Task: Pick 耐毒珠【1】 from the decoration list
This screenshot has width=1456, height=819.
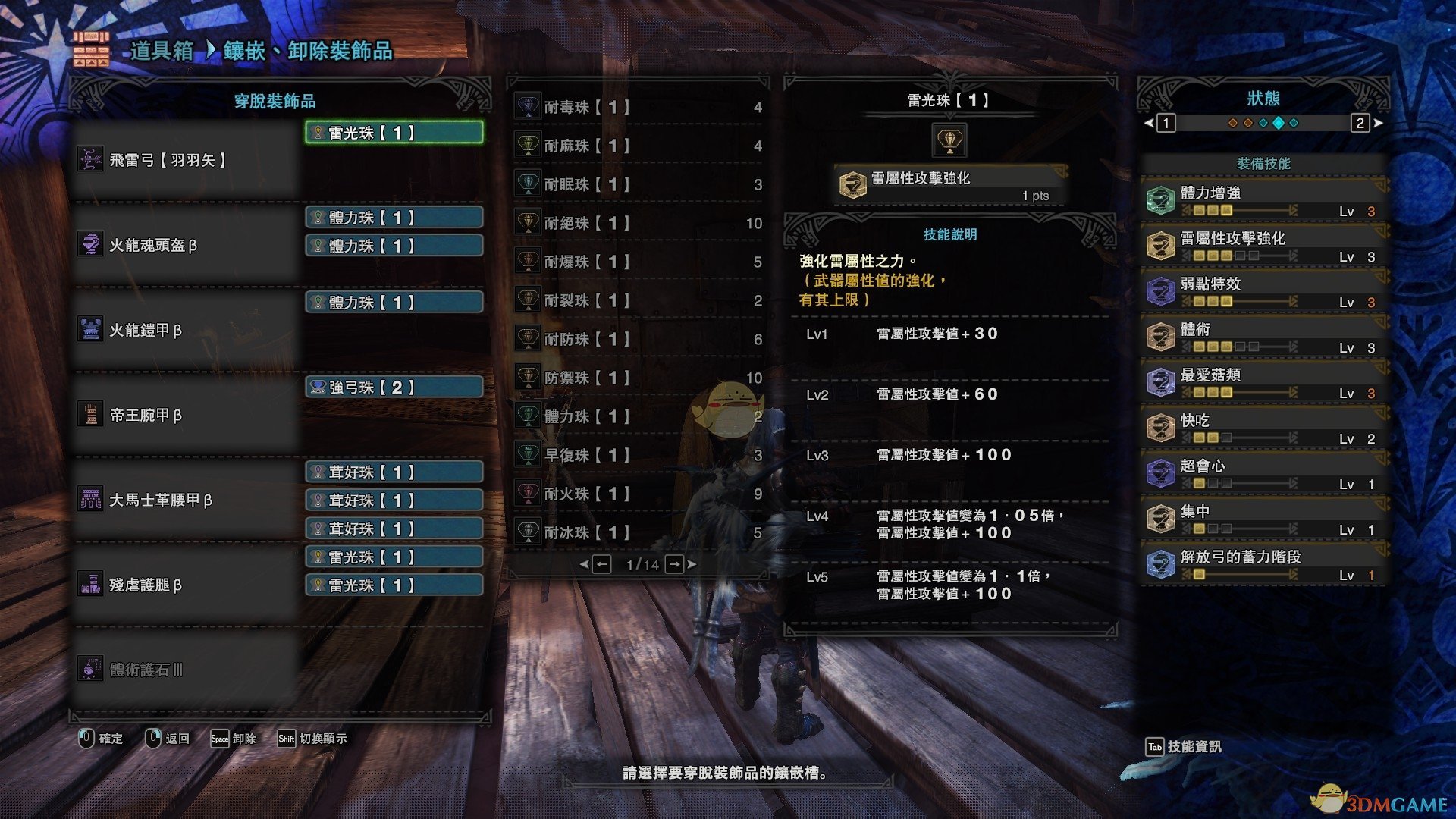Action: tap(639, 107)
